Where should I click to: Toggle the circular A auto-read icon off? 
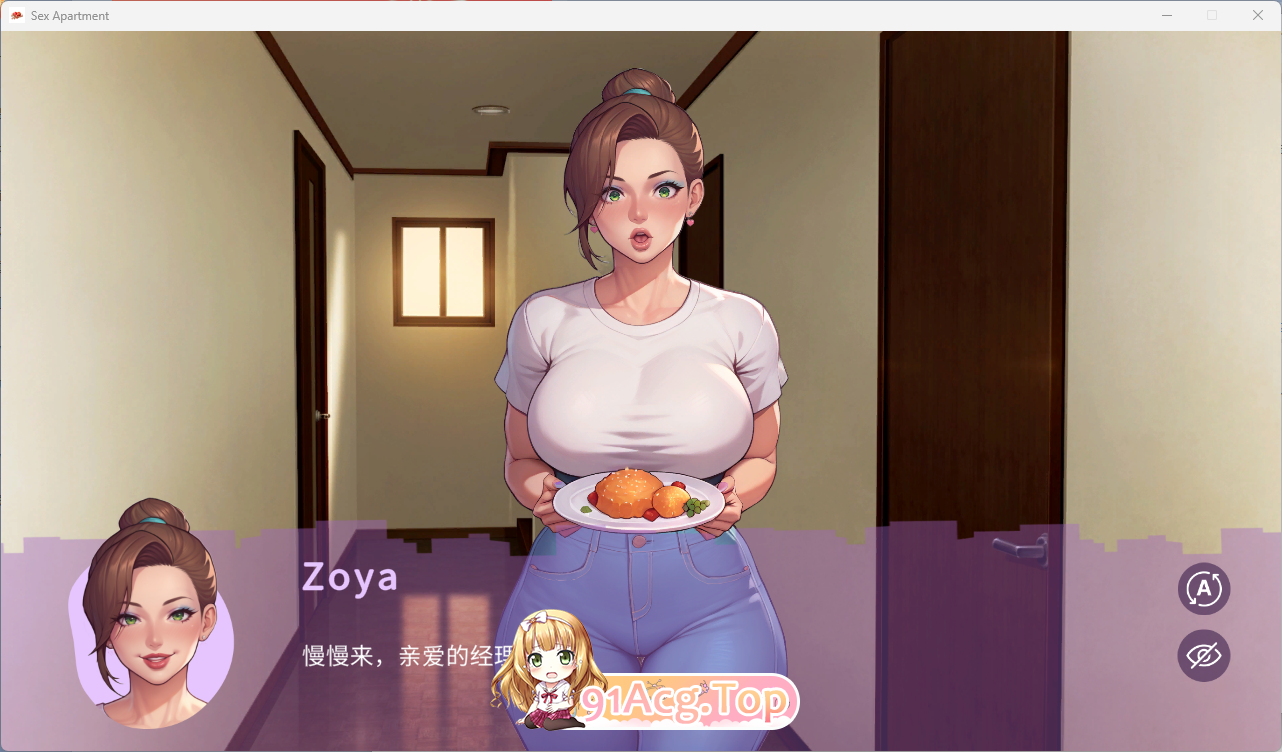click(1203, 589)
